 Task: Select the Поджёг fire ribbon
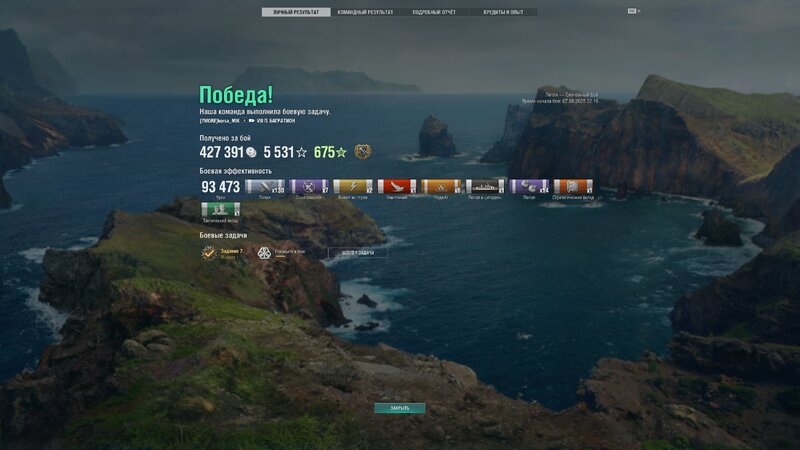click(x=441, y=186)
